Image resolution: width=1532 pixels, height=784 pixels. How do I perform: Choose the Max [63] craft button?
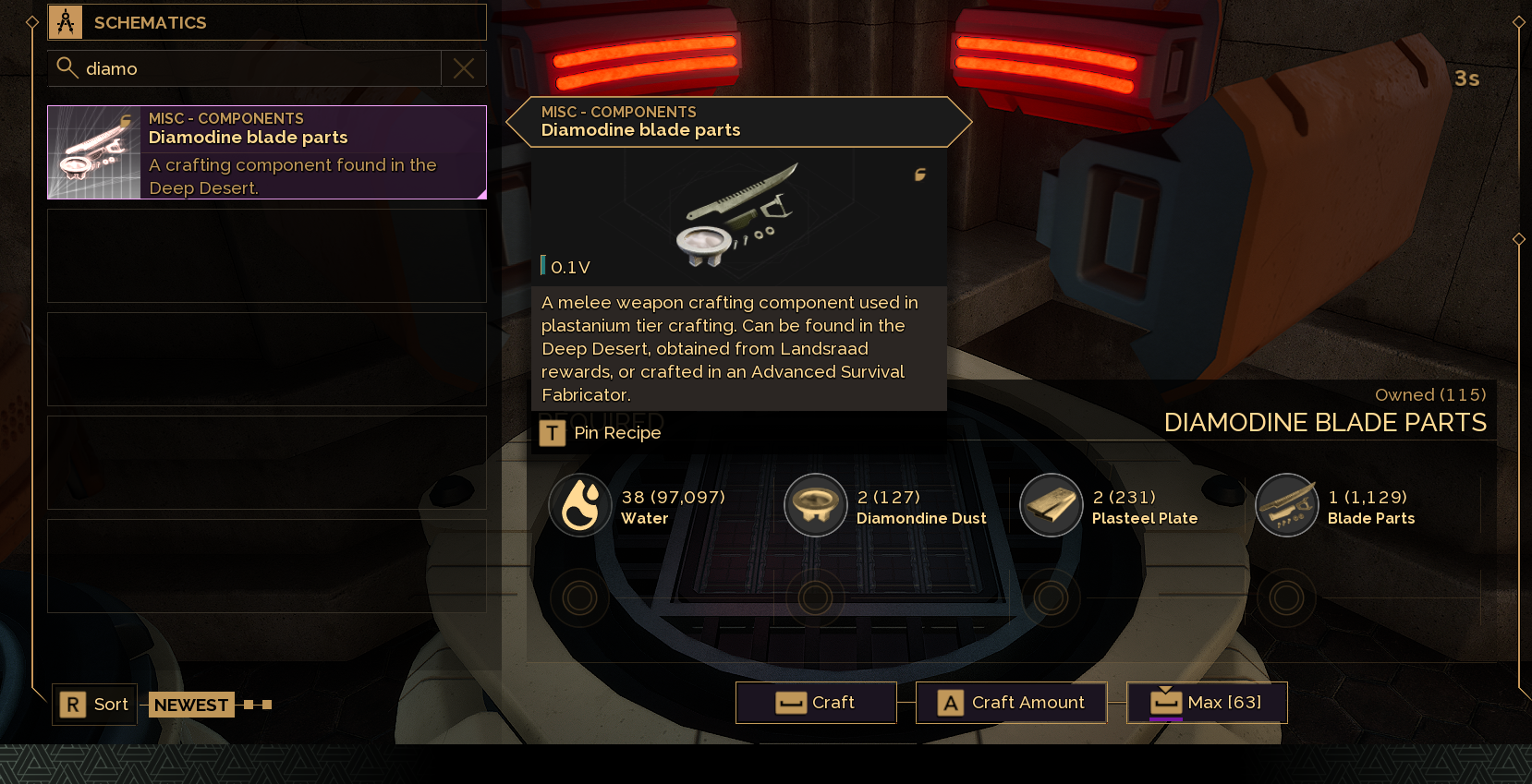click(1207, 703)
